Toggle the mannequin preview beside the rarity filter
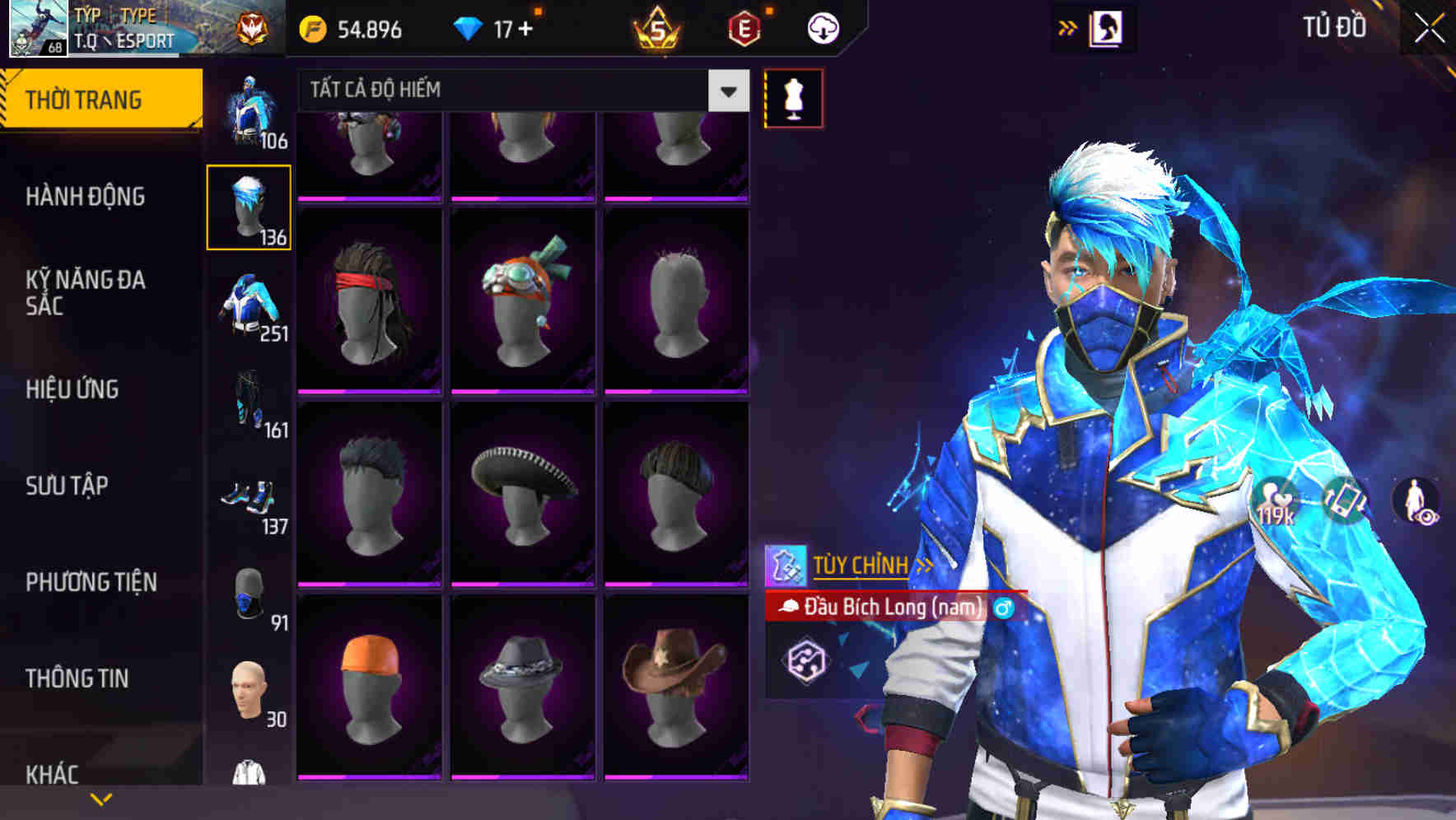The image size is (1456, 820). (x=793, y=96)
